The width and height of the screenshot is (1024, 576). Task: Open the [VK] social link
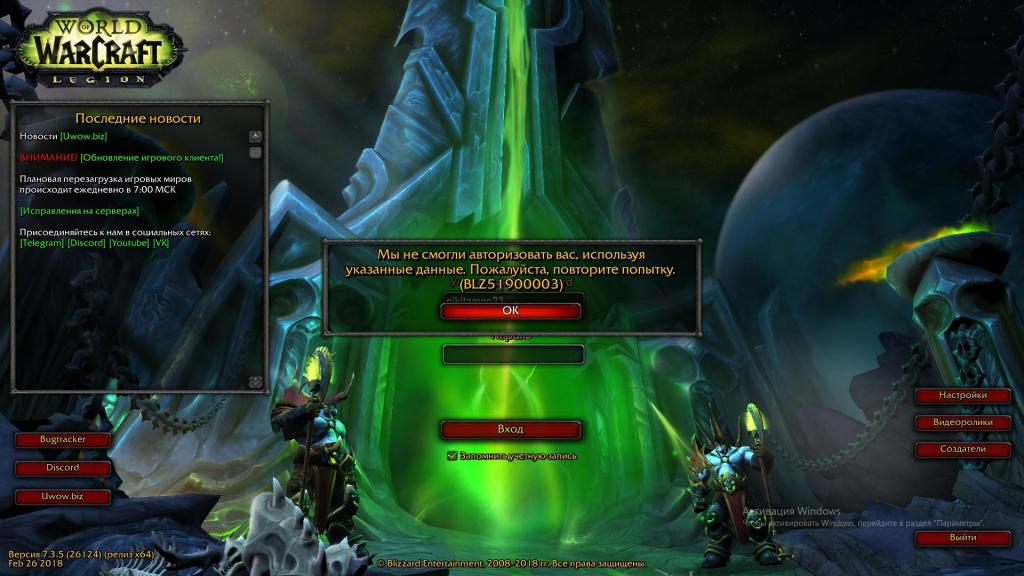click(x=161, y=243)
